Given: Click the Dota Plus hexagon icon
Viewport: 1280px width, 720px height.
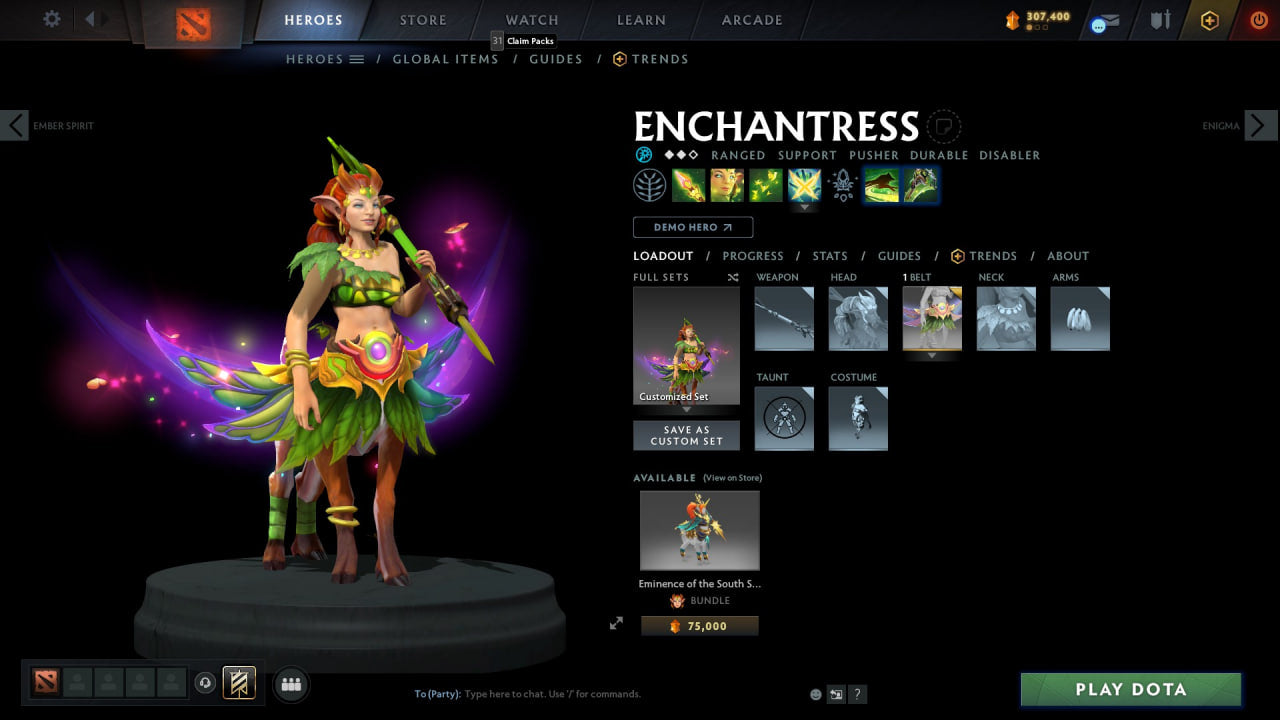Looking at the screenshot, I should click(x=1212, y=20).
